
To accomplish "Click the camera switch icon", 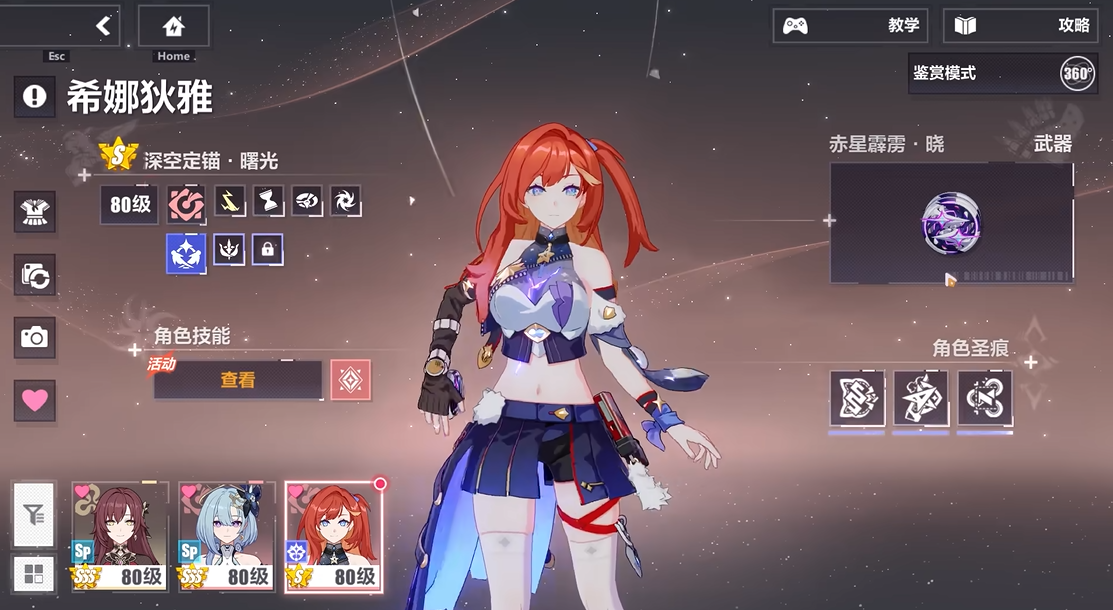I will click(x=35, y=275).
